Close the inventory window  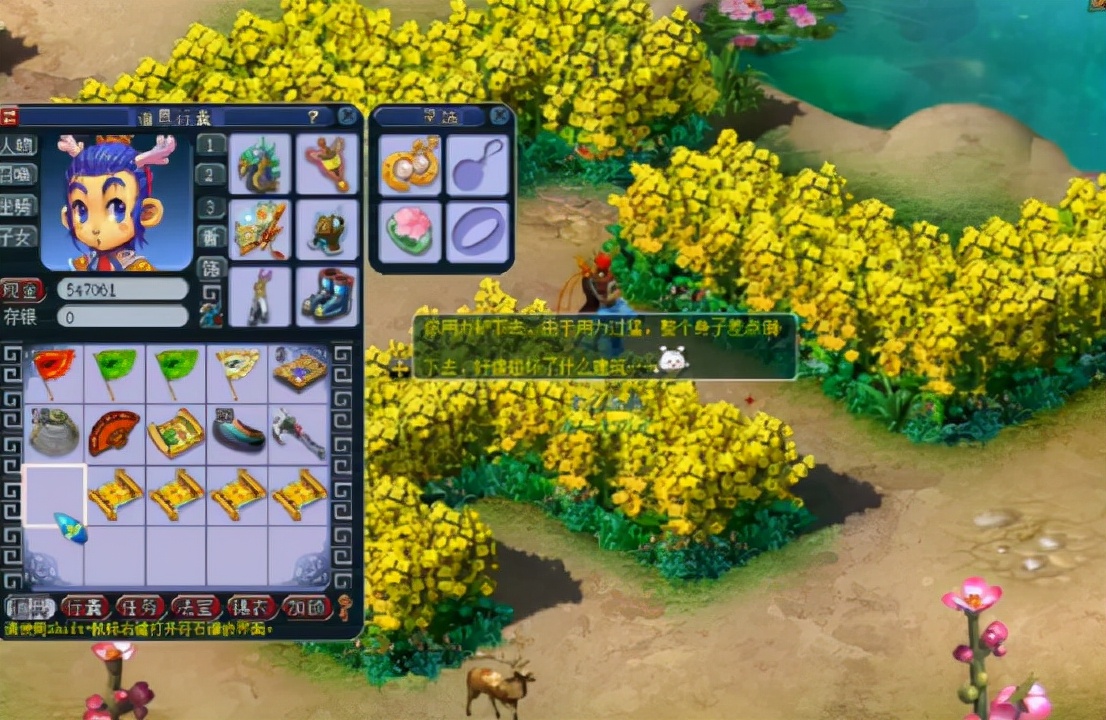(x=347, y=116)
